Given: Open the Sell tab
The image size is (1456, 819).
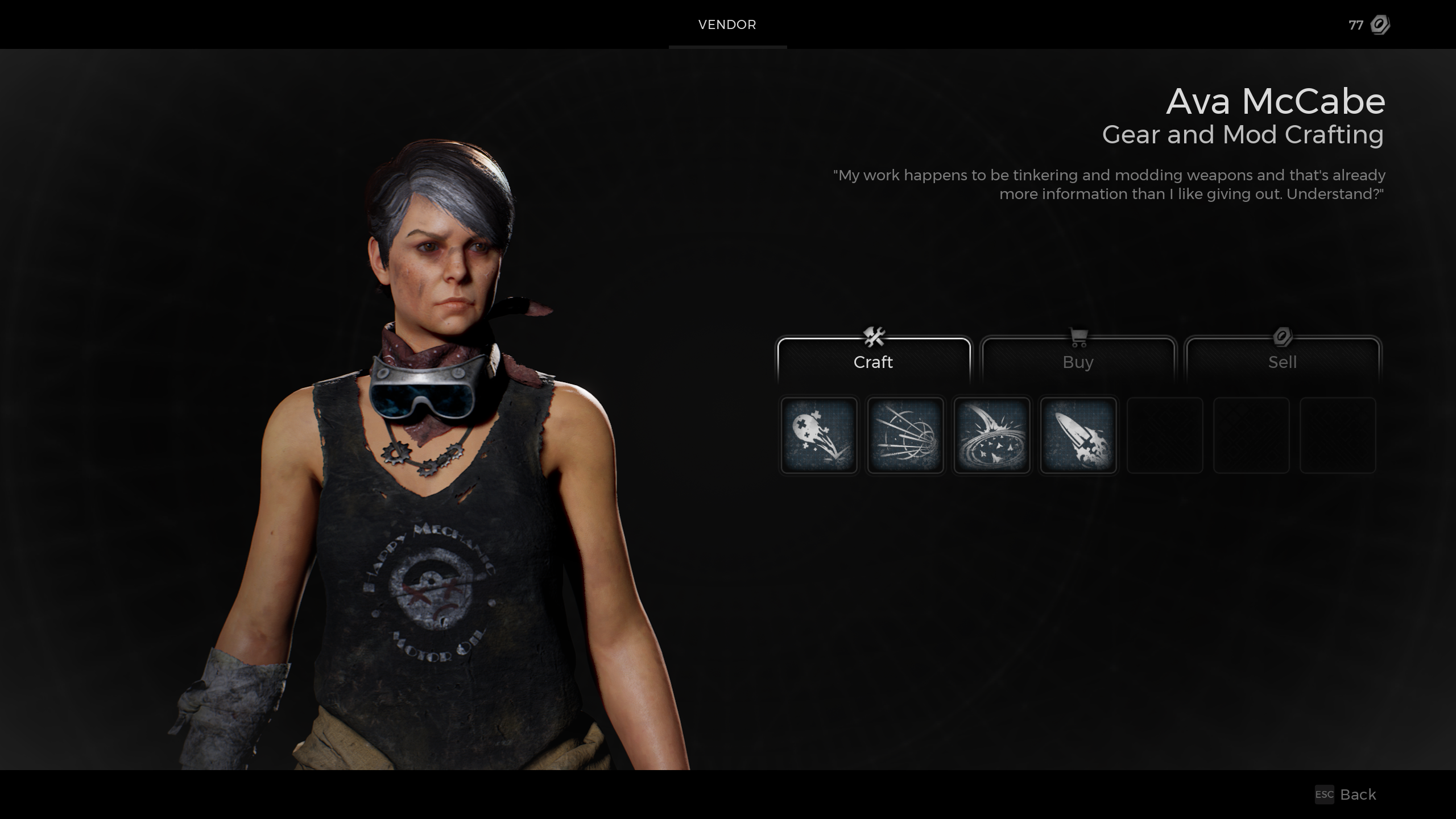Looking at the screenshot, I should tap(1282, 361).
